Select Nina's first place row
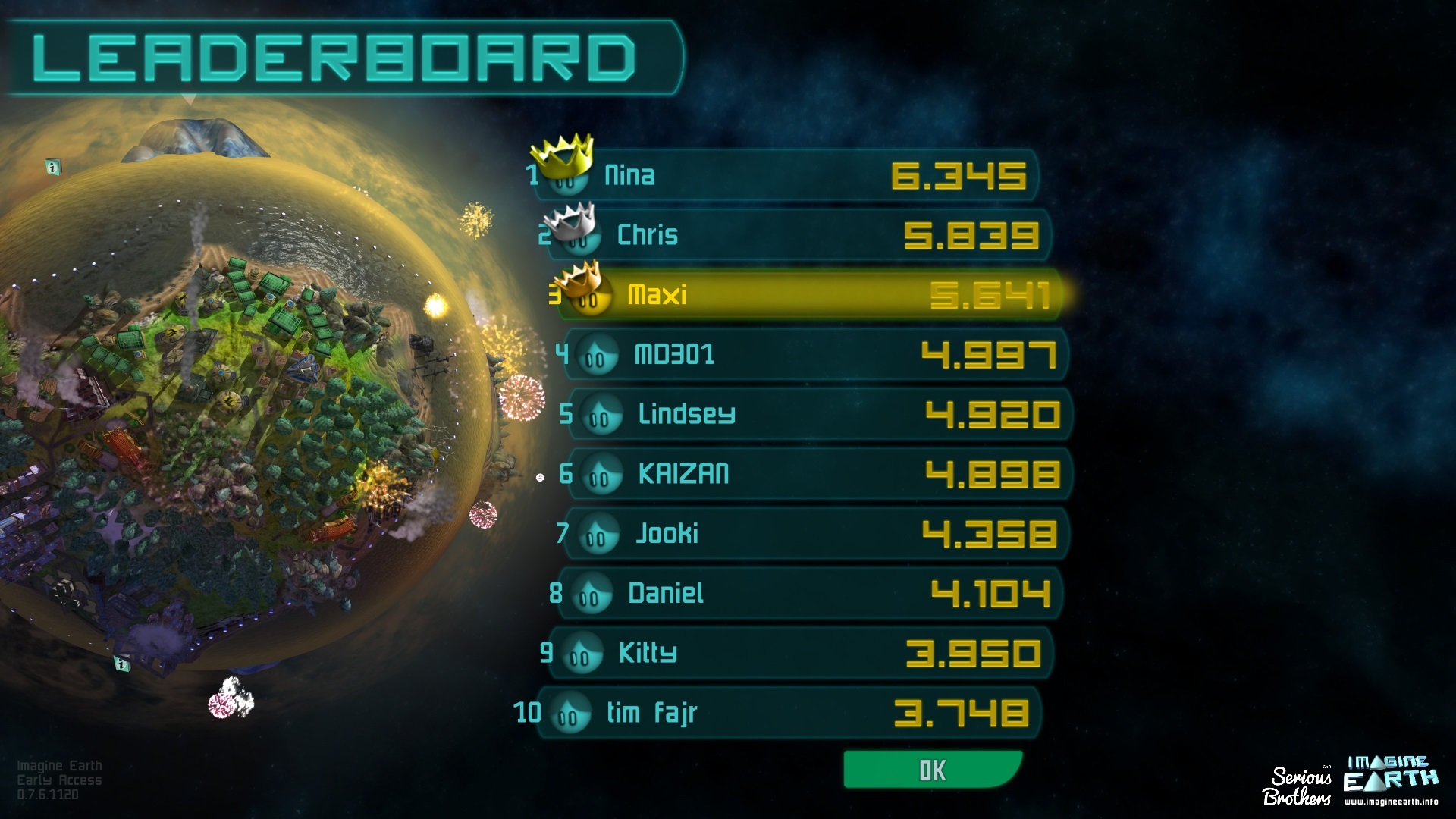Screen dimensions: 1456x819 pyautogui.click(x=785, y=176)
